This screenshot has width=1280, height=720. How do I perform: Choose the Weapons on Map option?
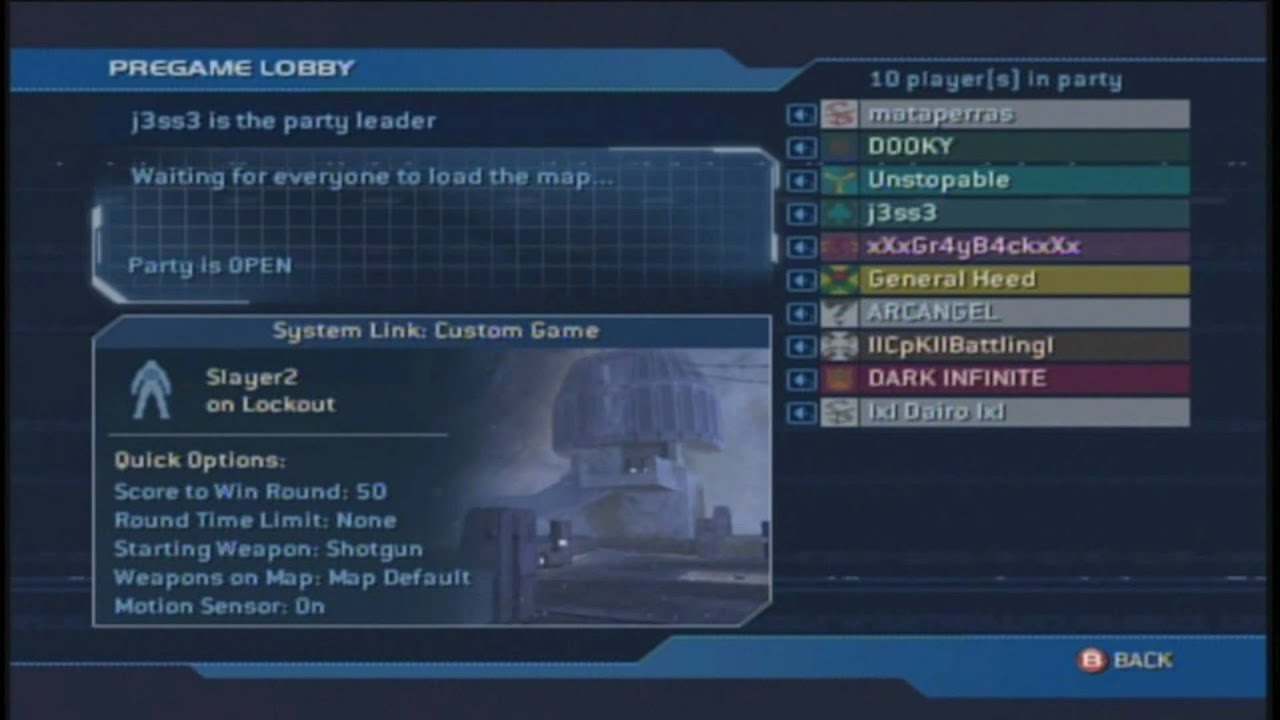[x=291, y=578]
